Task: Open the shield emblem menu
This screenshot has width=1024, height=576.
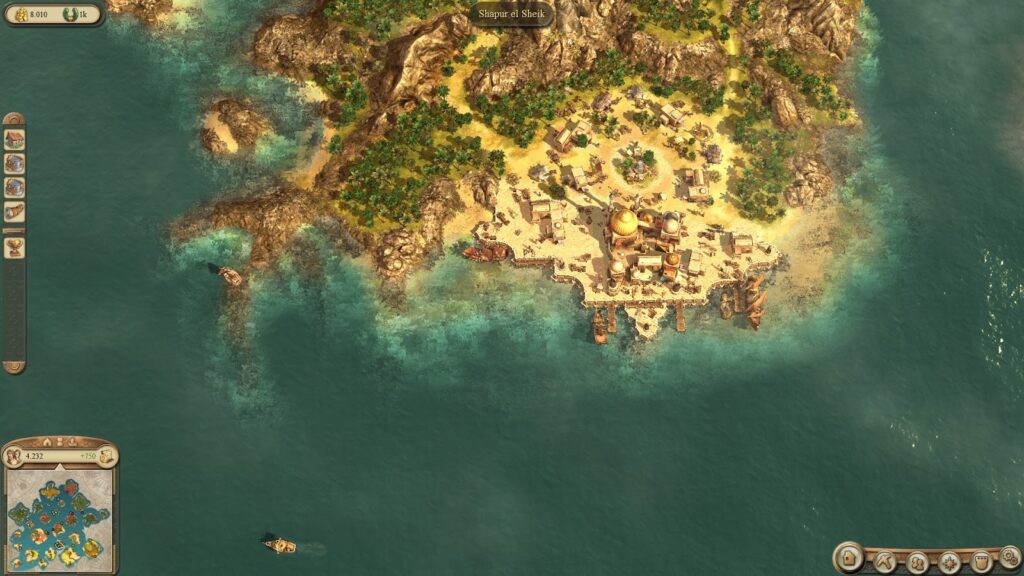Action: point(980,562)
